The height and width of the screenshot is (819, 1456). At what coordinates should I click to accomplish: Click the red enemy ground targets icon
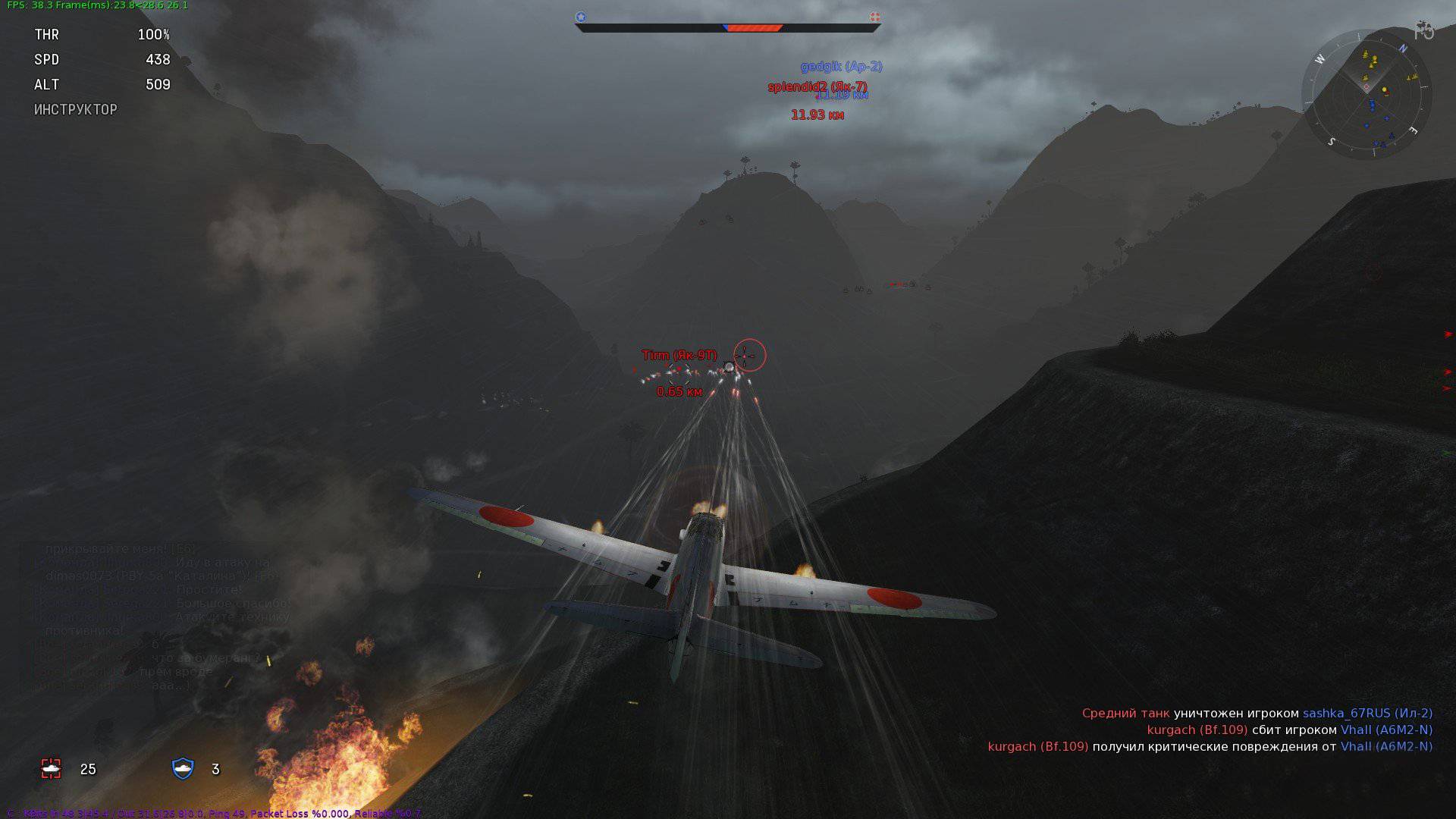pos(51,769)
